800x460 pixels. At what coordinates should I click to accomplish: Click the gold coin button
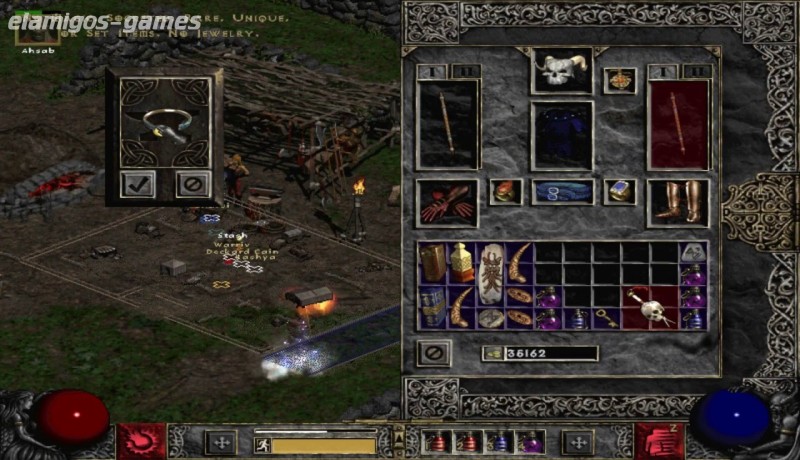(x=492, y=353)
